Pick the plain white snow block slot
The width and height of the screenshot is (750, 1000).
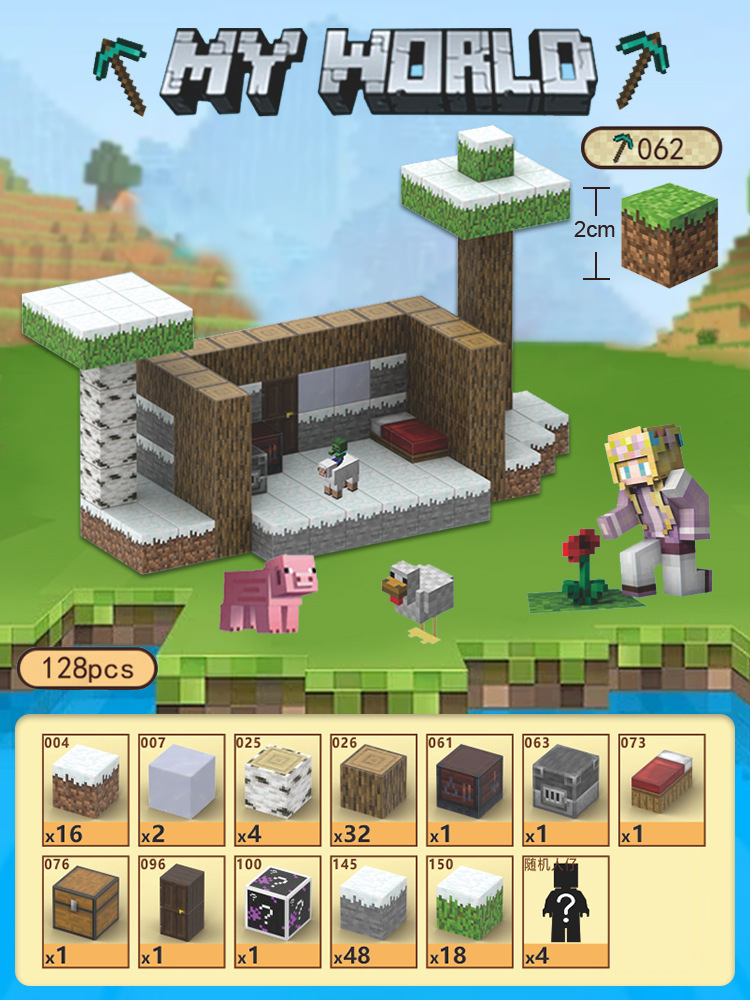(x=181, y=790)
